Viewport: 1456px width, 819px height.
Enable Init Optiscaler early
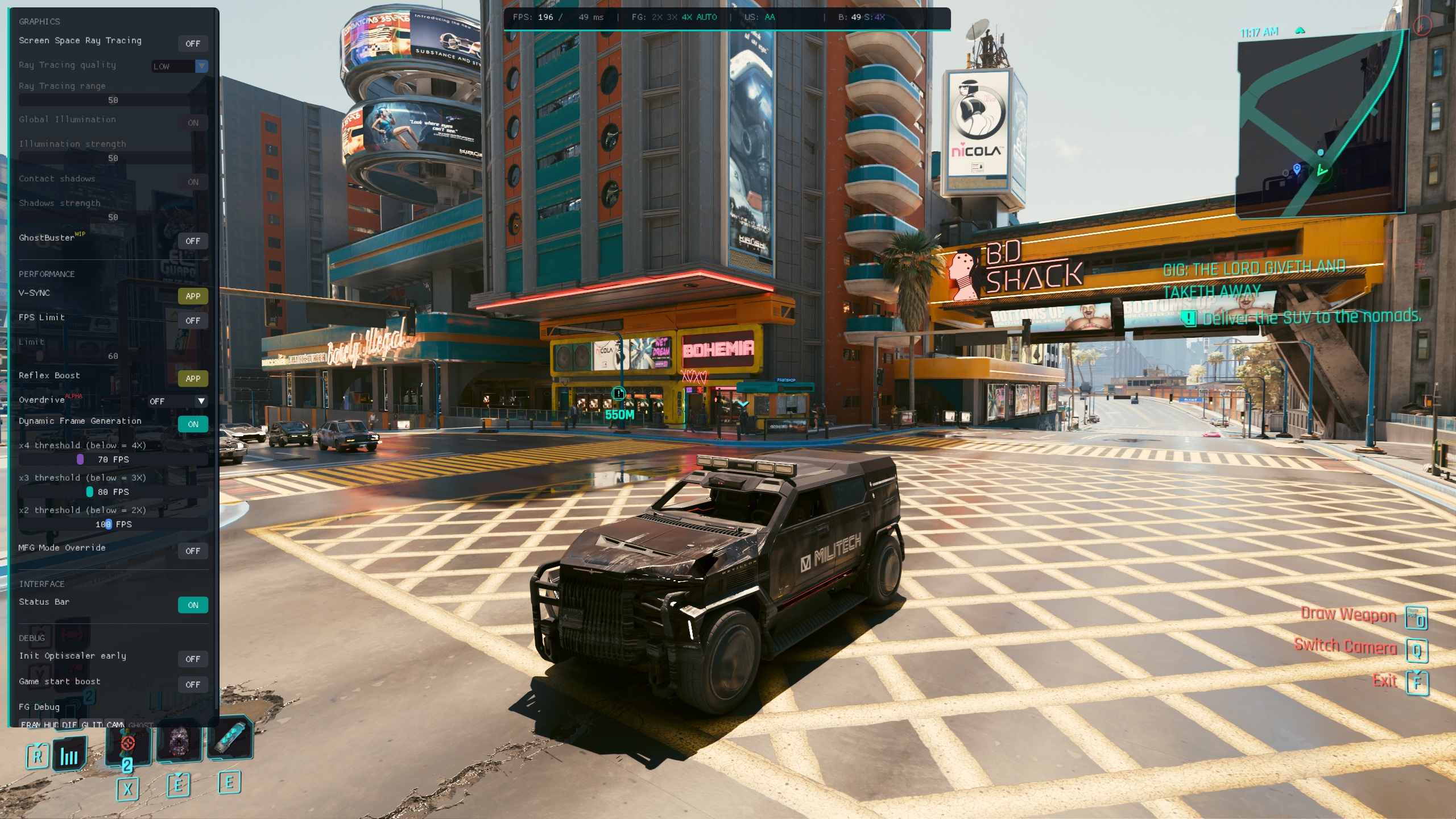pos(193,659)
